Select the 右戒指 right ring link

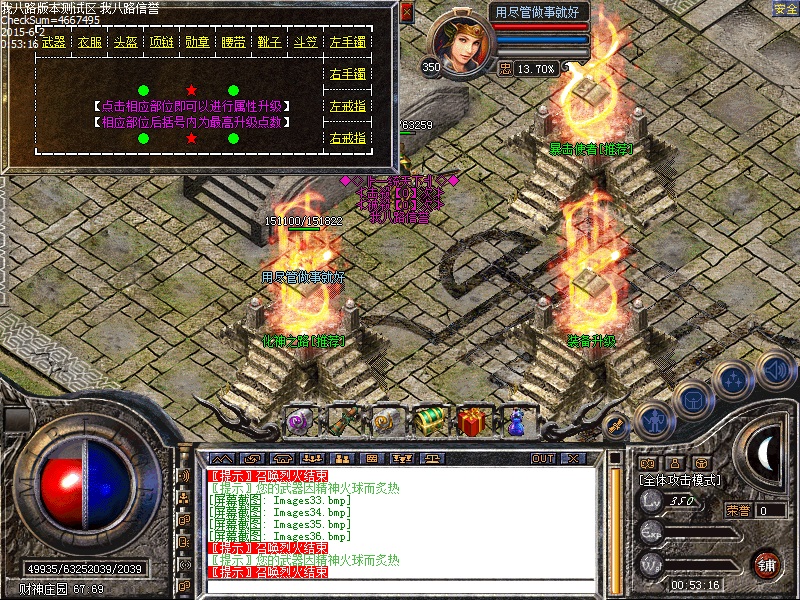(x=347, y=138)
